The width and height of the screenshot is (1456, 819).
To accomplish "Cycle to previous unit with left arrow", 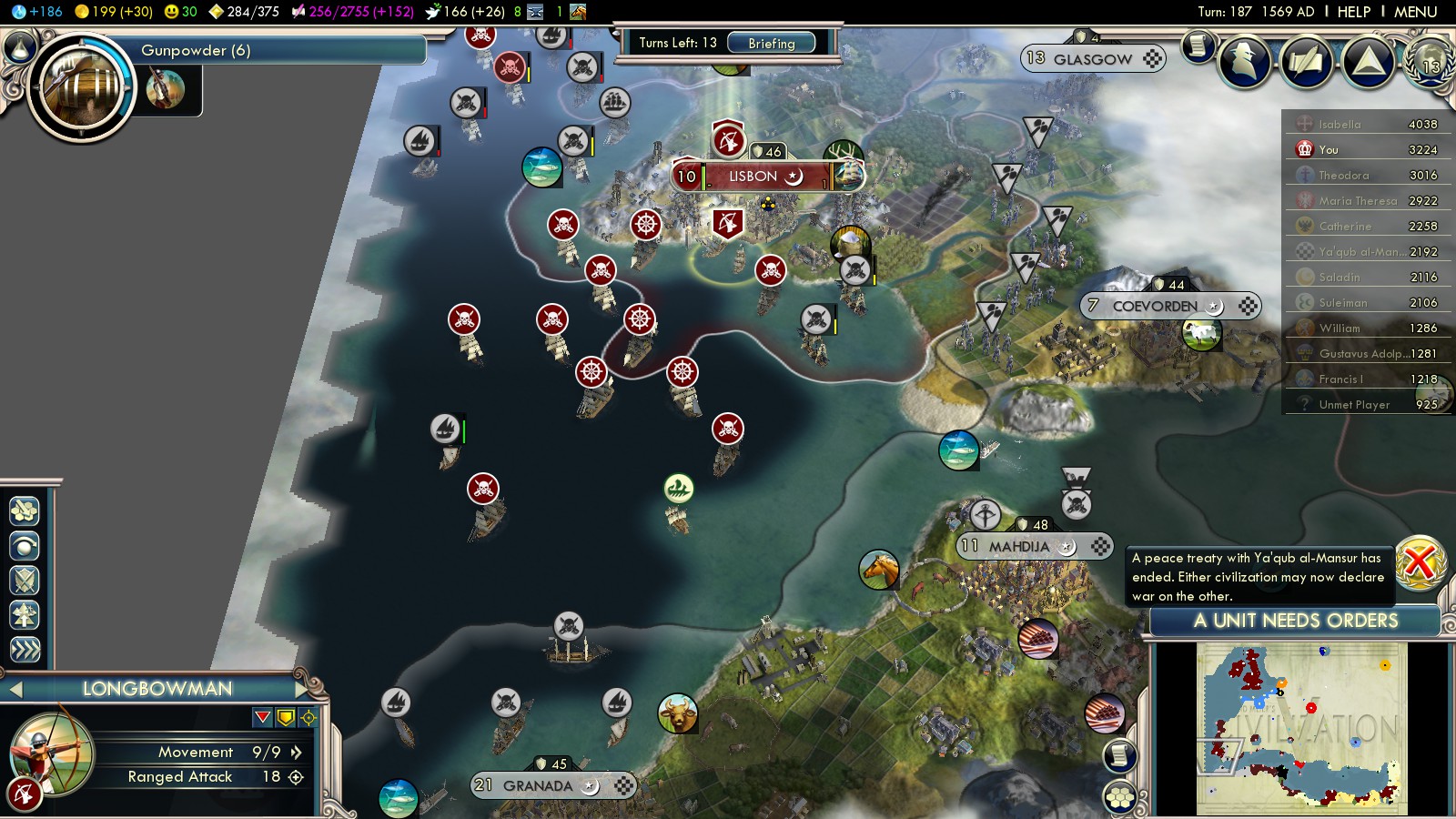I will 15,690.
